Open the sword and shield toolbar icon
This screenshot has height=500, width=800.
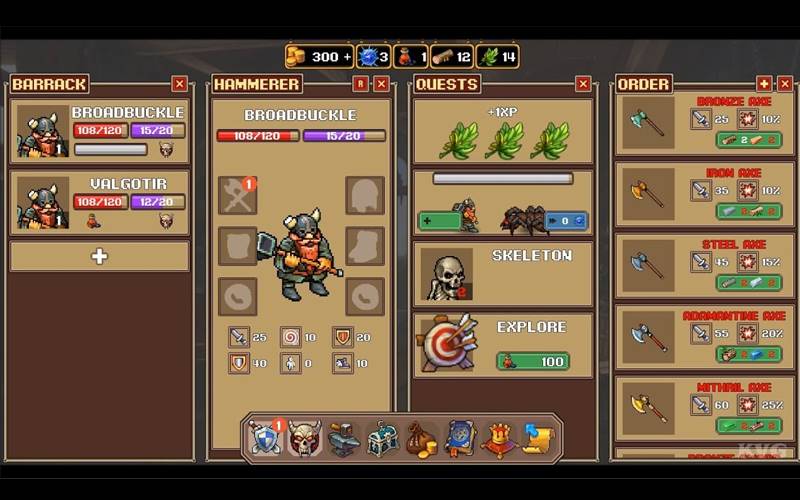click(x=265, y=438)
